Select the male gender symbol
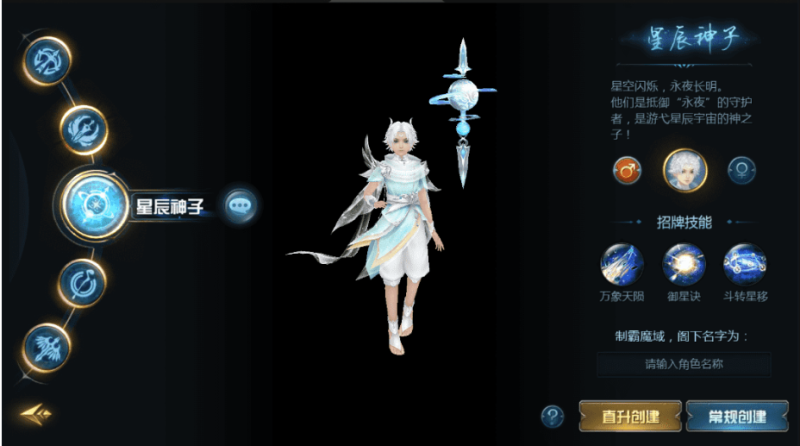The image size is (800, 446). [x=628, y=170]
